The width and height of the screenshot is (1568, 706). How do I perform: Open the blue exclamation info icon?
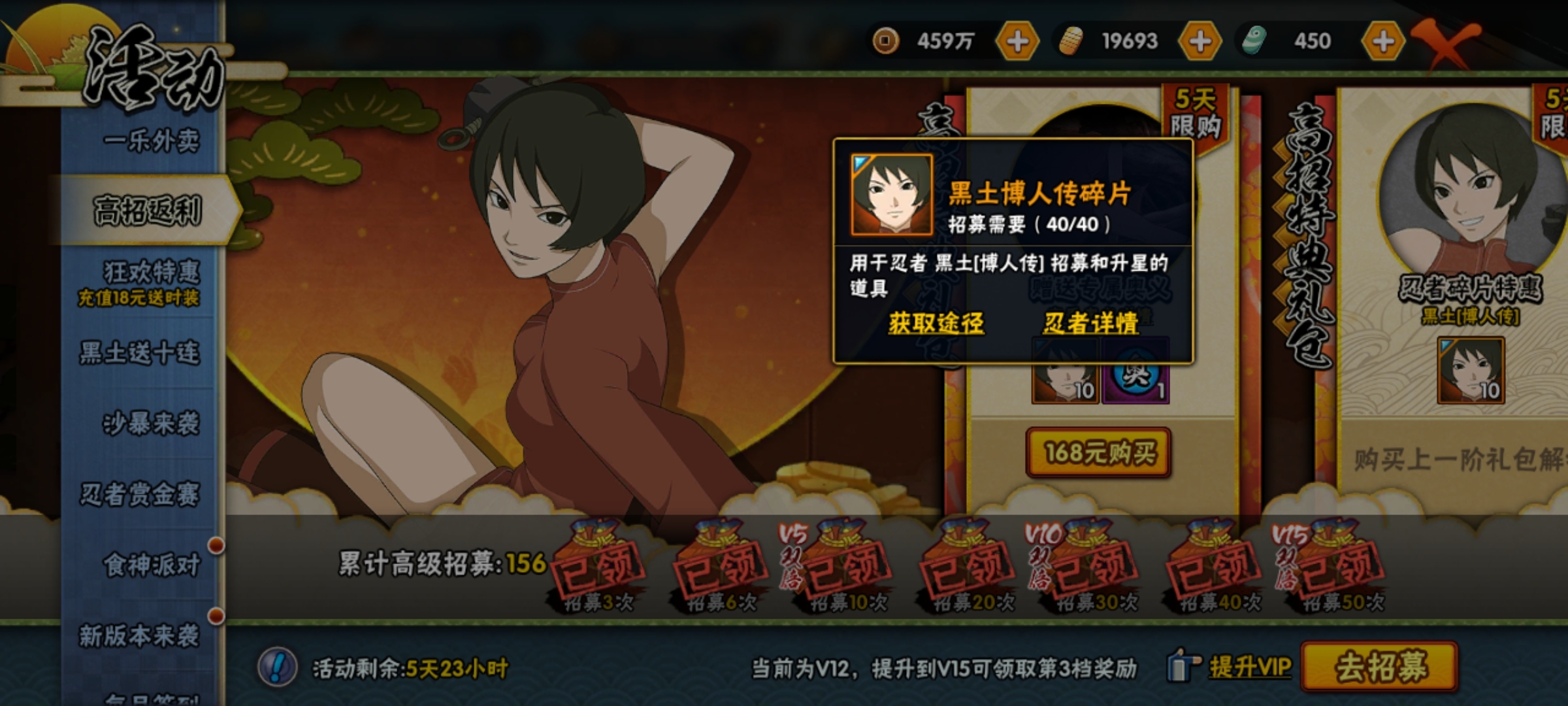click(x=278, y=667)
